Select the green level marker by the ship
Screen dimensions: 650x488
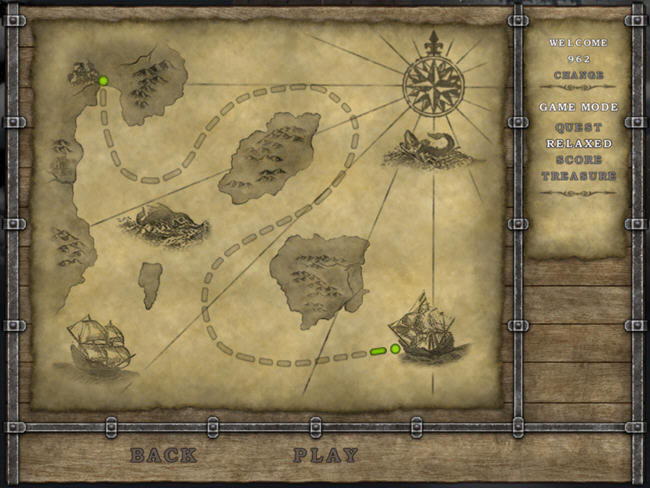(395, 349)
